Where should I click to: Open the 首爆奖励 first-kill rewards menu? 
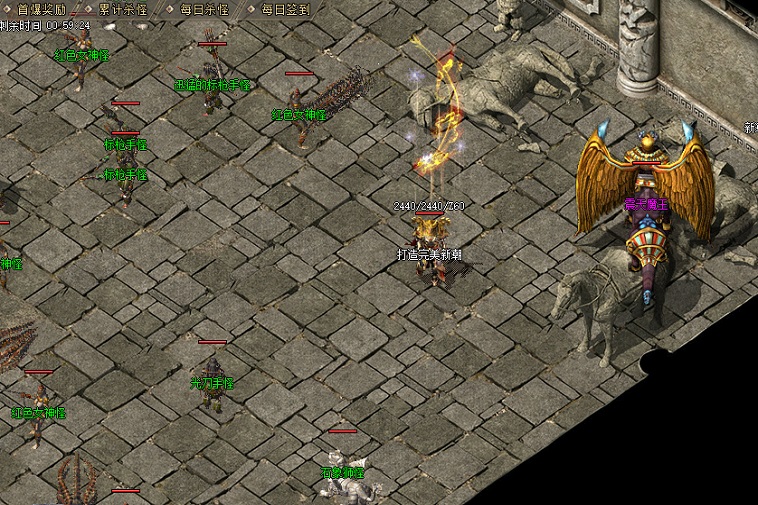[x=40, y=9]
